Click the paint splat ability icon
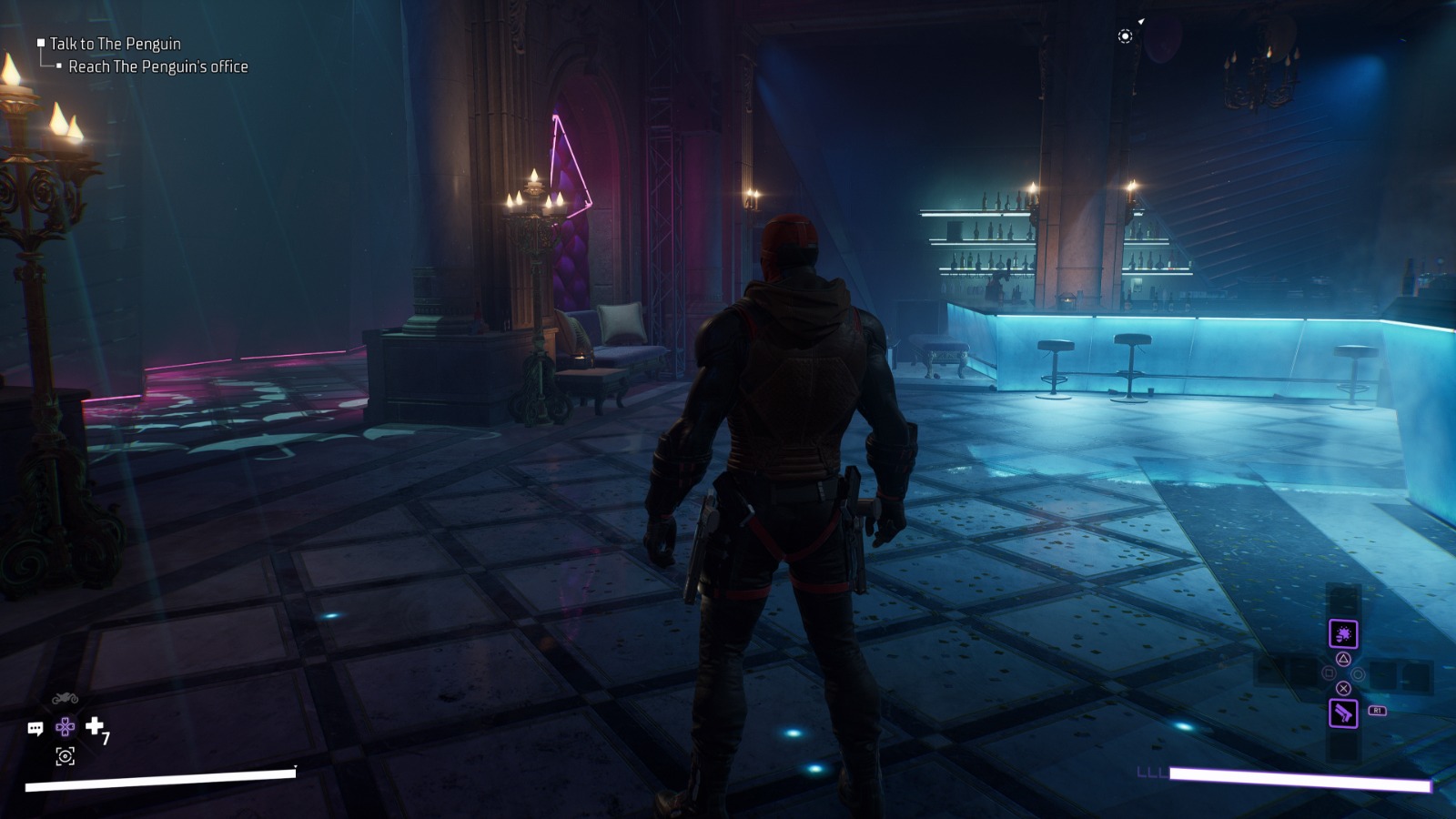Image resolution: width=1456 pixels, height=819 pixels. [x=1343, y=633]
